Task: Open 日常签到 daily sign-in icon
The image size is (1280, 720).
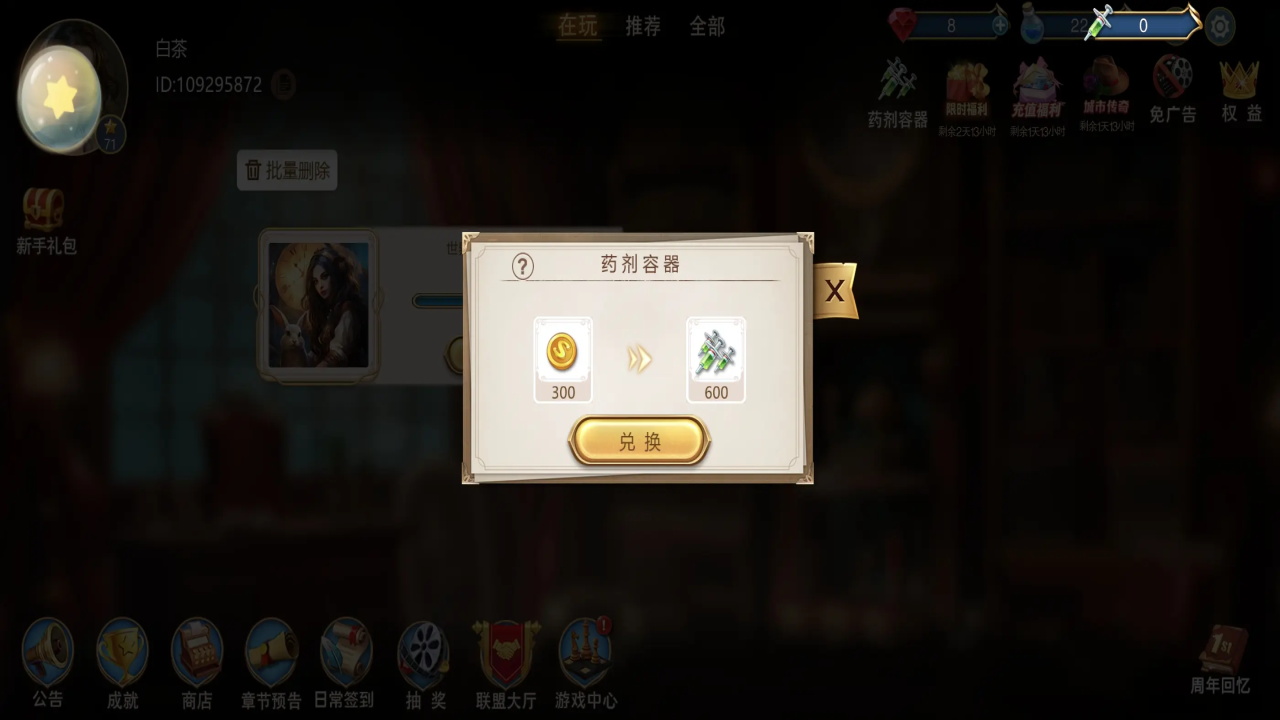Action: pyautogui.click(x=346, y=650)
